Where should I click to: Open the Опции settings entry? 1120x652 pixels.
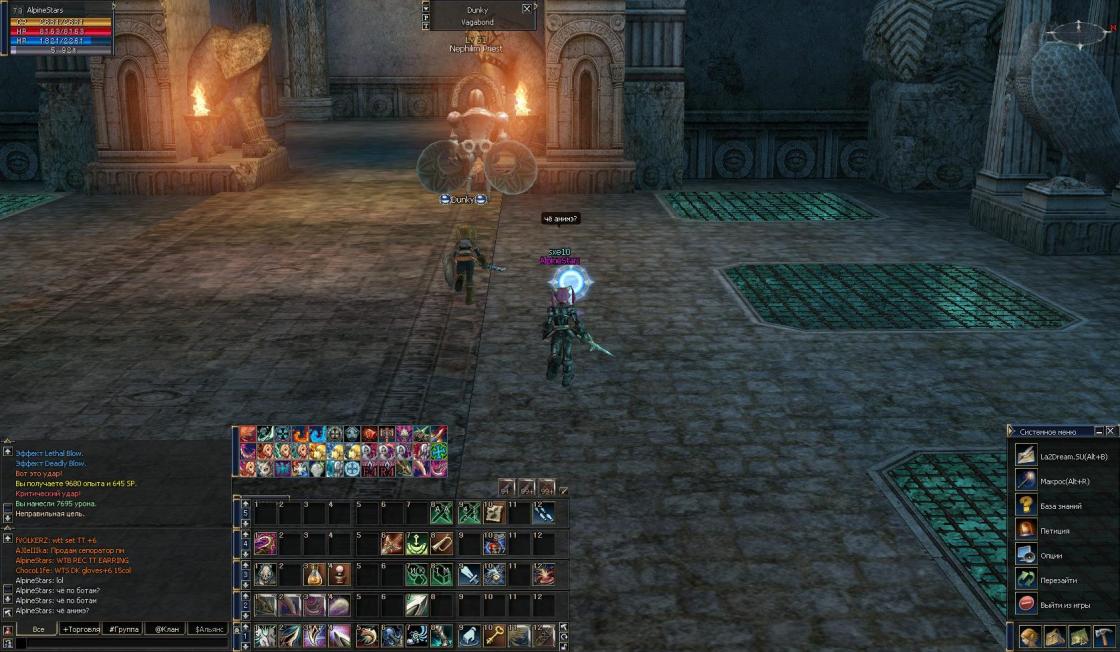point(1052,555)
